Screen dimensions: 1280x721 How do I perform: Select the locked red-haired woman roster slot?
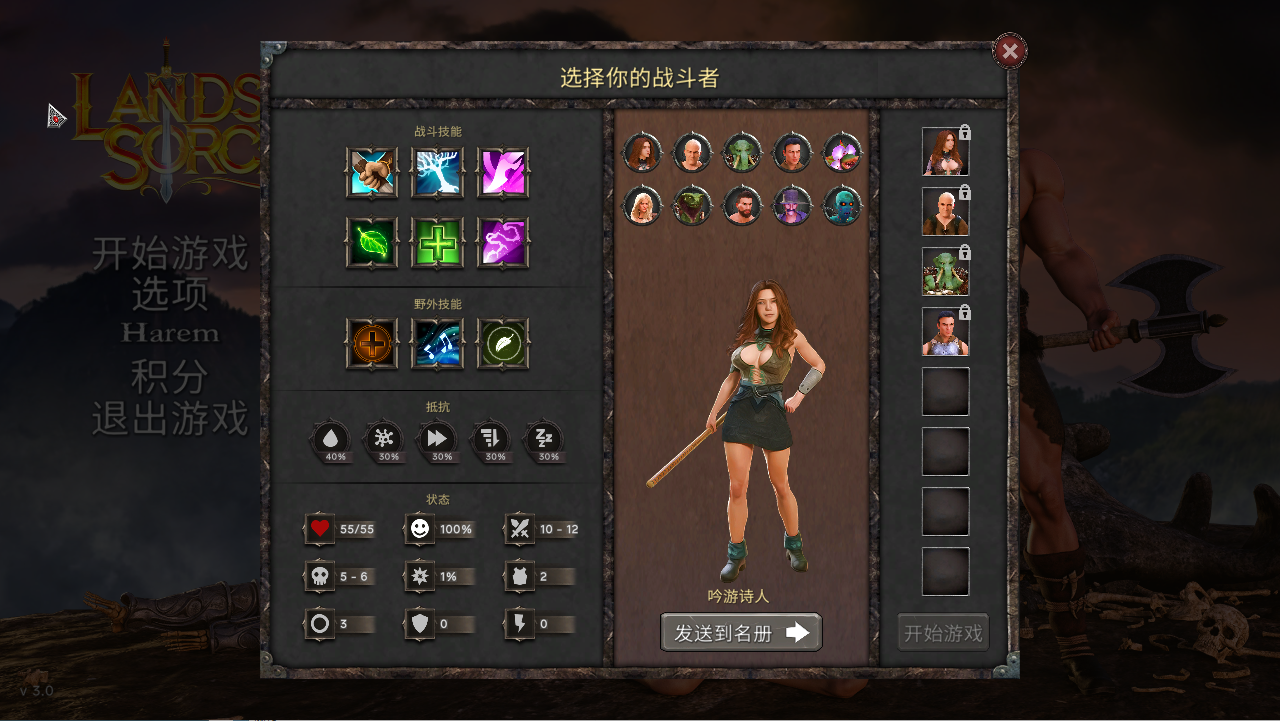945,152
